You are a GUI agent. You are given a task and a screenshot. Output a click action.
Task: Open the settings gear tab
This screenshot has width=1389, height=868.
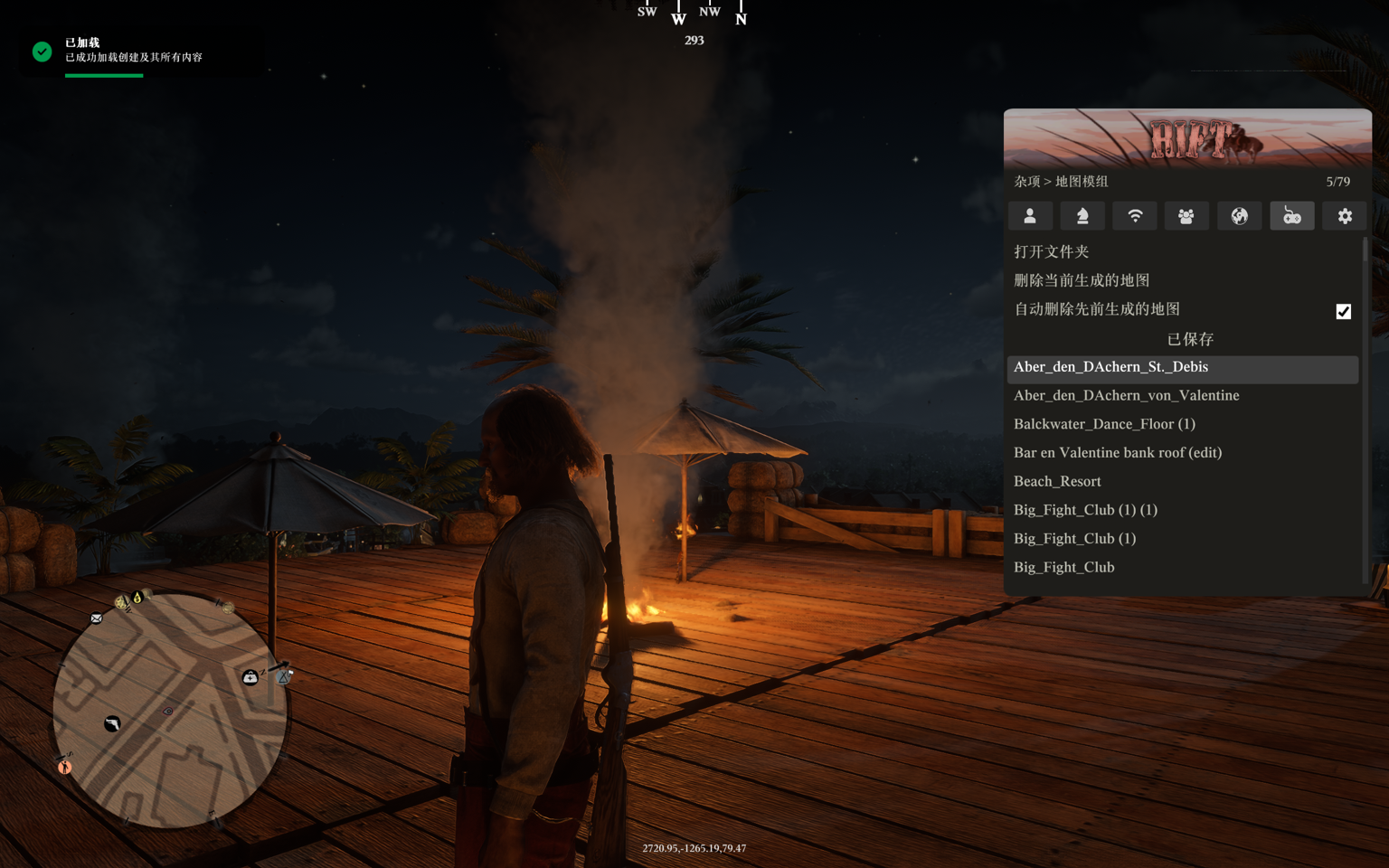(x=1345, y=216)
